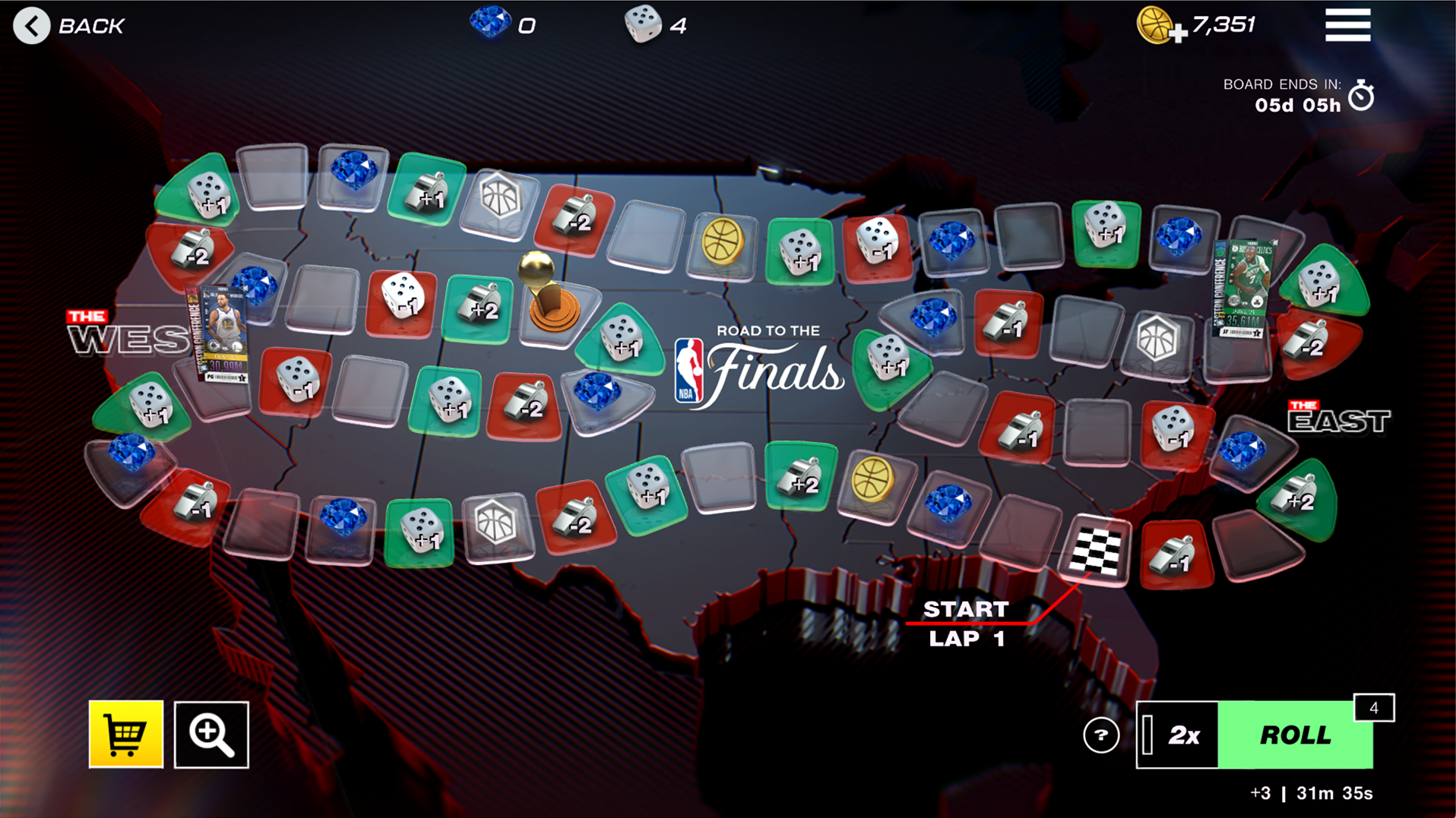1456x818 pixels.
Task: Expand the Back navigation chevron
Action: [31, 25]
